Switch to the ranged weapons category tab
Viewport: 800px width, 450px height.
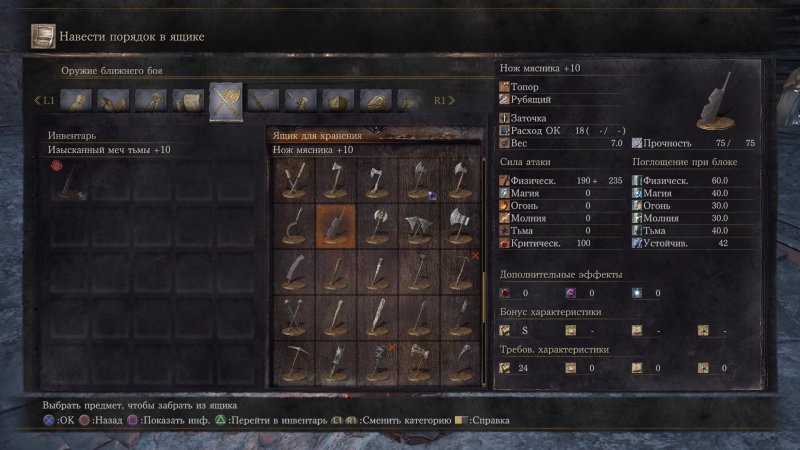point(263,101)
